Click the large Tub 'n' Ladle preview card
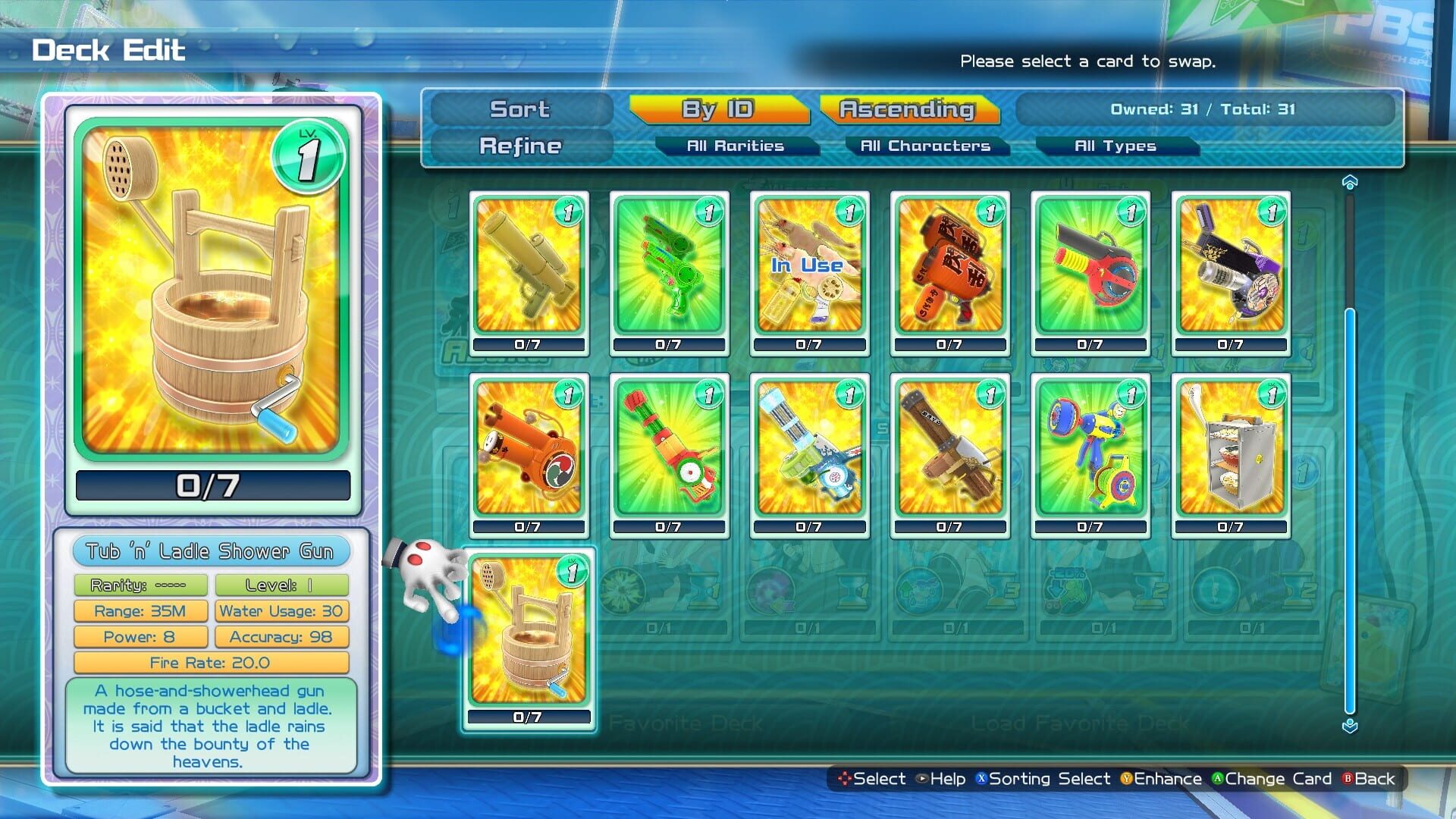This screenshot has height=819, width=1456. (211, 296)
